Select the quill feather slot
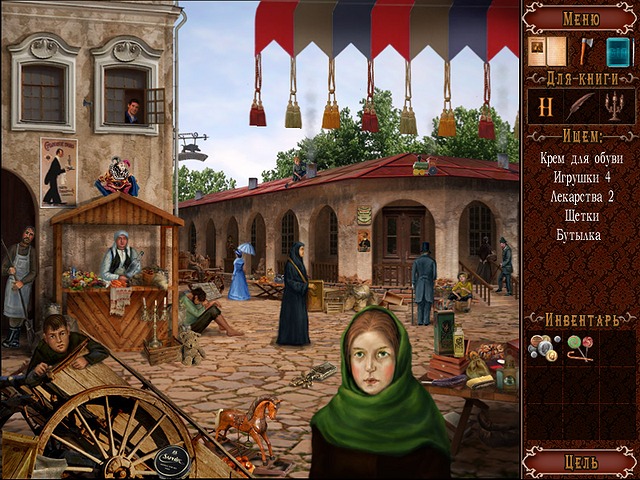 click(x=581, y=107)
